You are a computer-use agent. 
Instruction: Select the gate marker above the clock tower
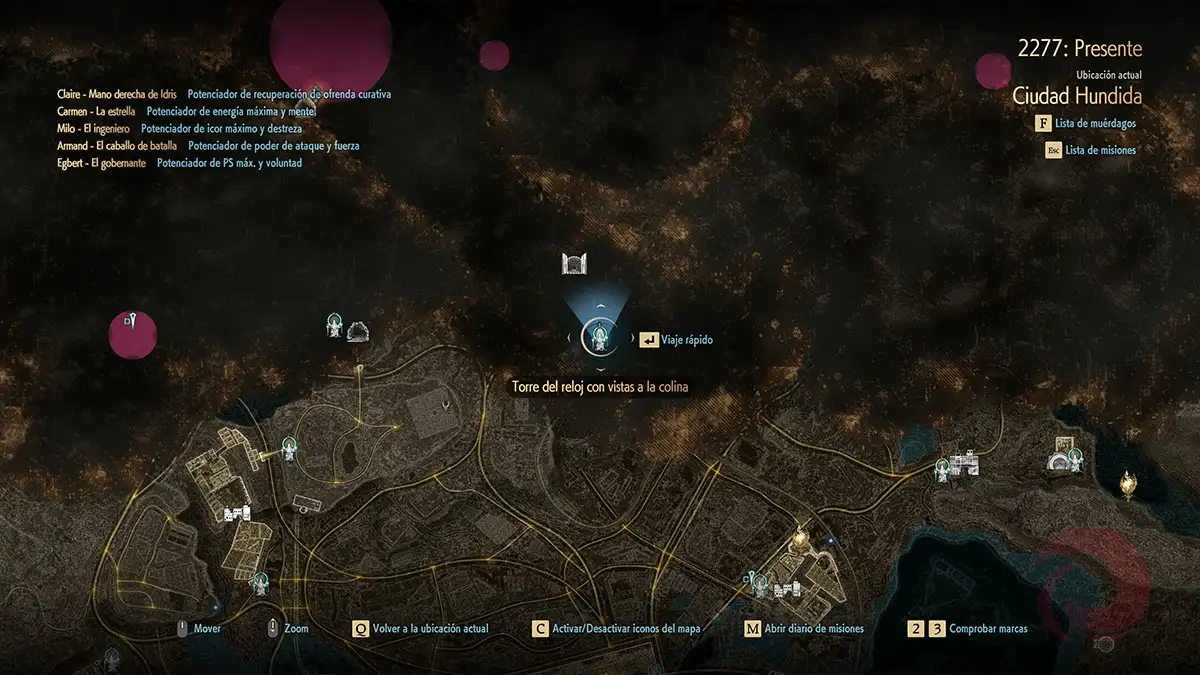574,264
